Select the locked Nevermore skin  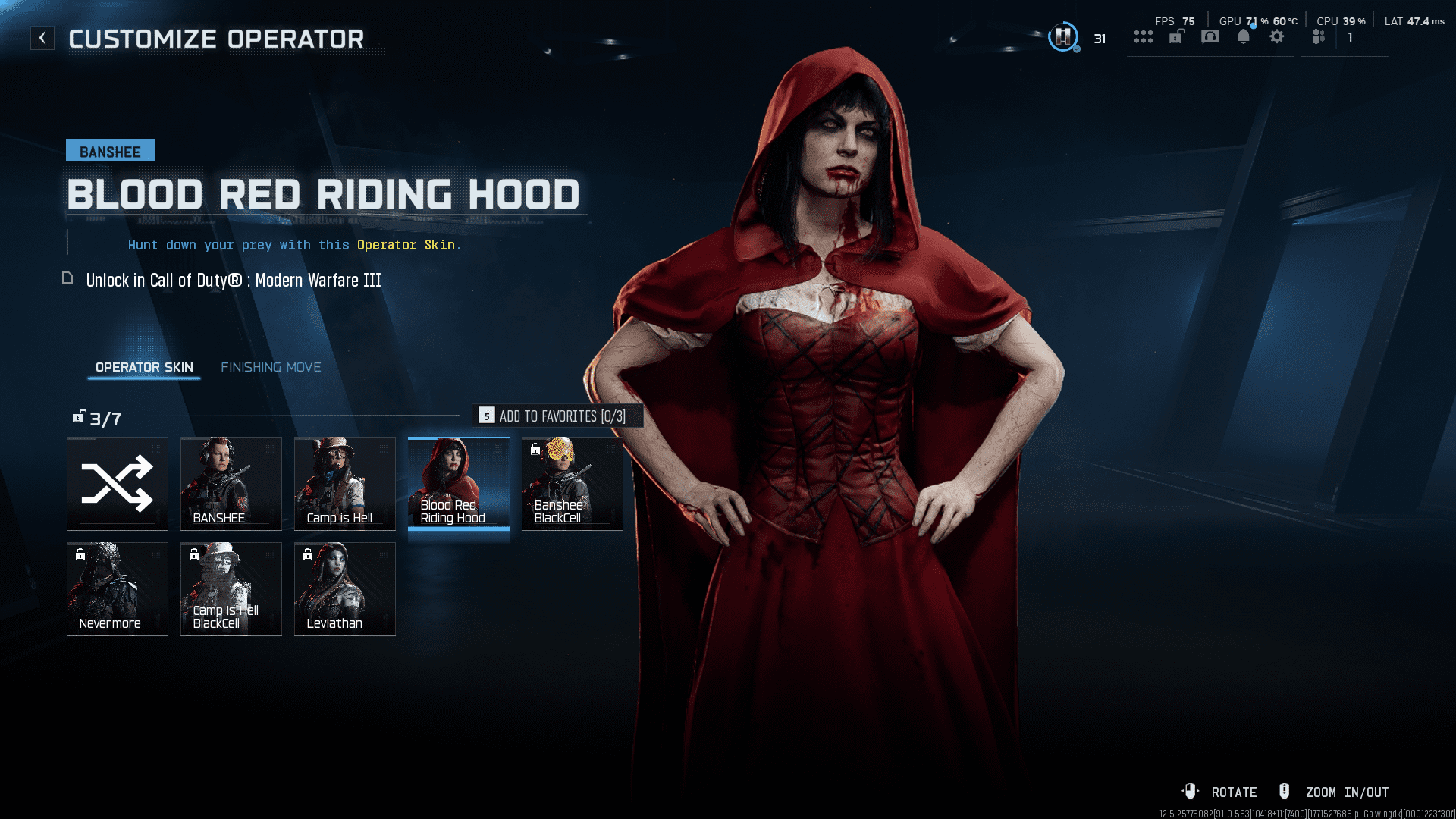pyautogui.click(x=118, y=589)
